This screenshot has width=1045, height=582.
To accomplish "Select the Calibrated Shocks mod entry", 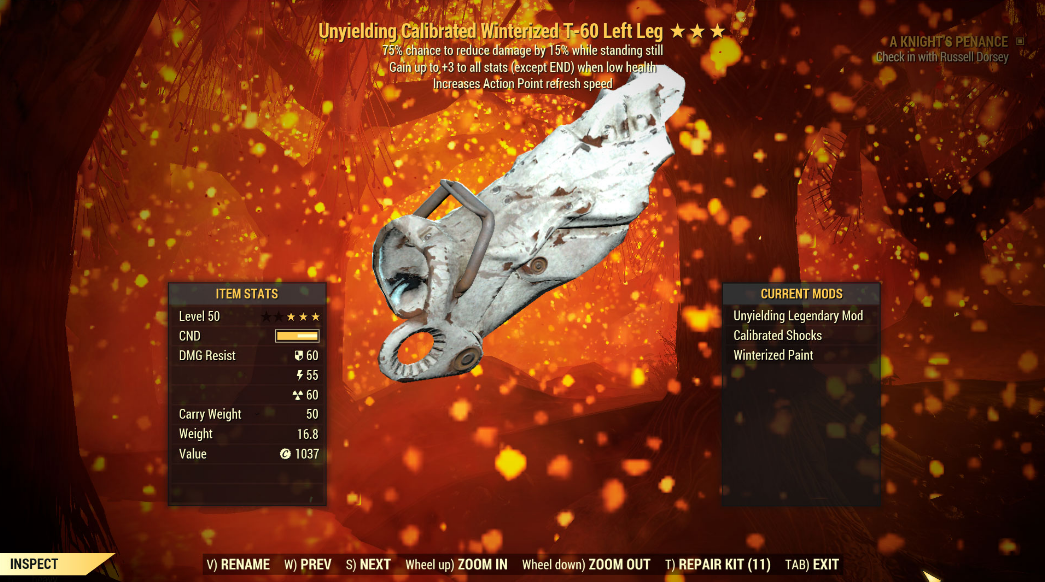I will point(778,336).
